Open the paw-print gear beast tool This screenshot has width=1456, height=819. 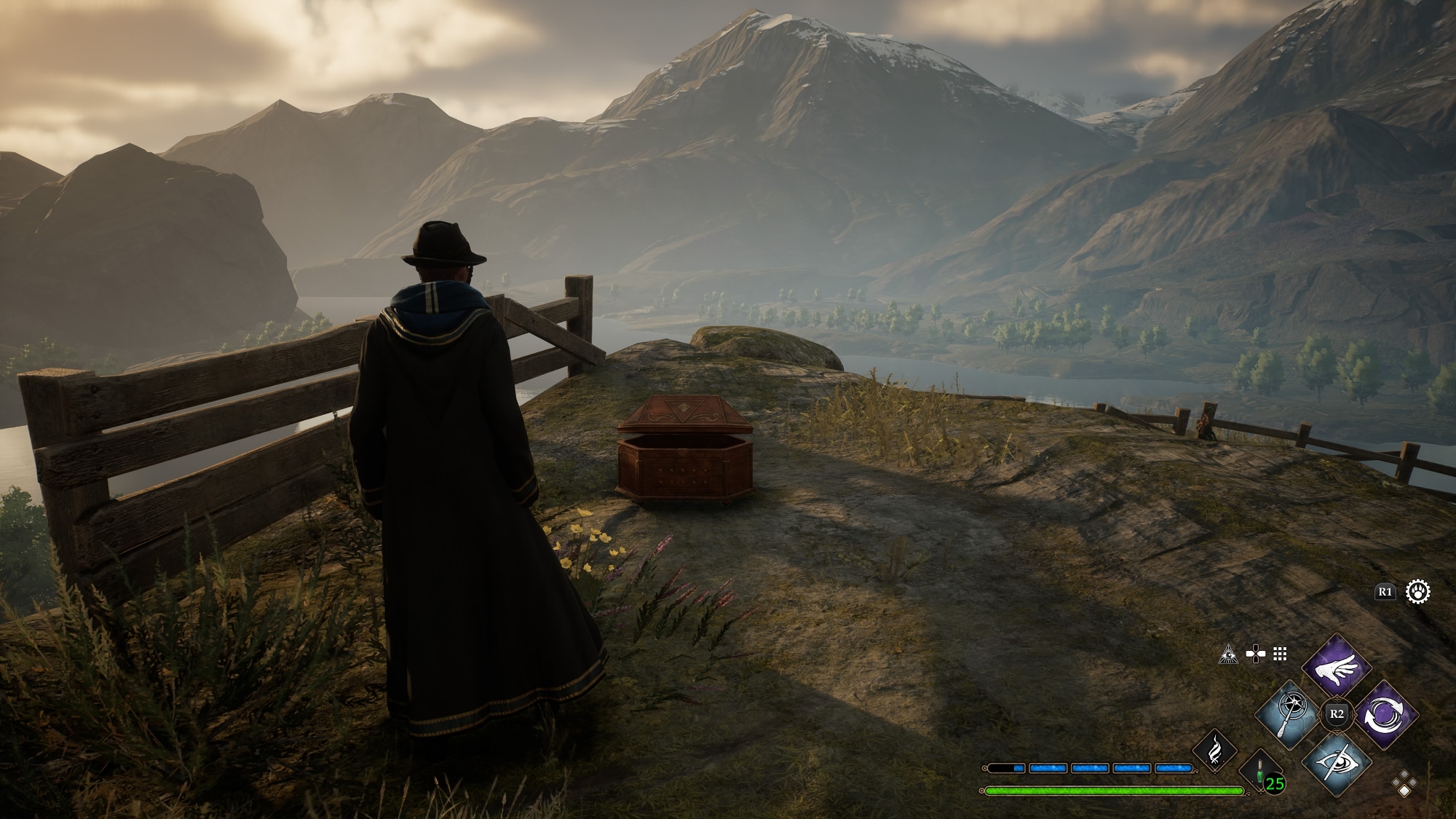(x=1418, y=592)
